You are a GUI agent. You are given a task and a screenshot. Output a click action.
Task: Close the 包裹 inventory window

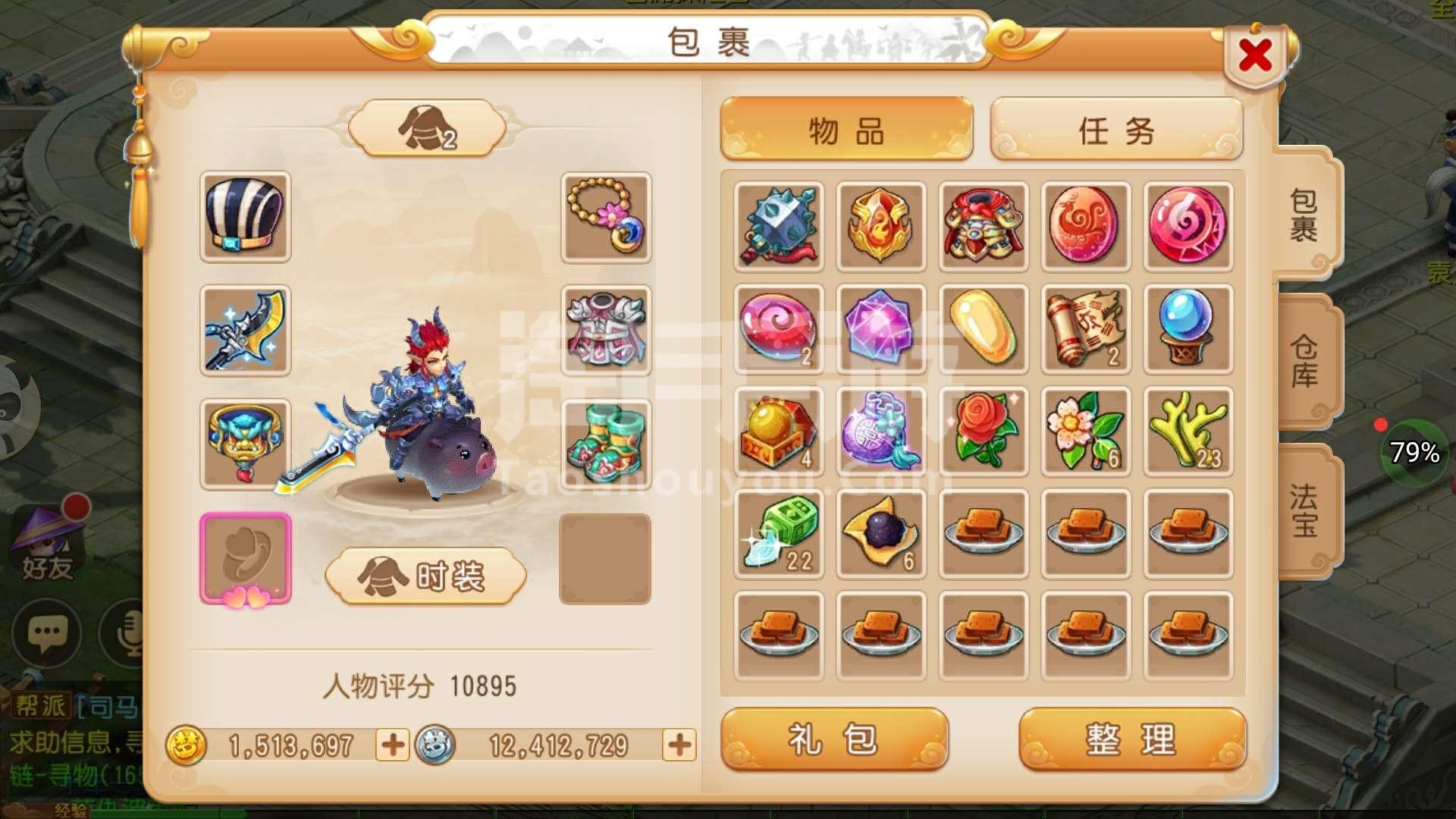coord(1255,55)
